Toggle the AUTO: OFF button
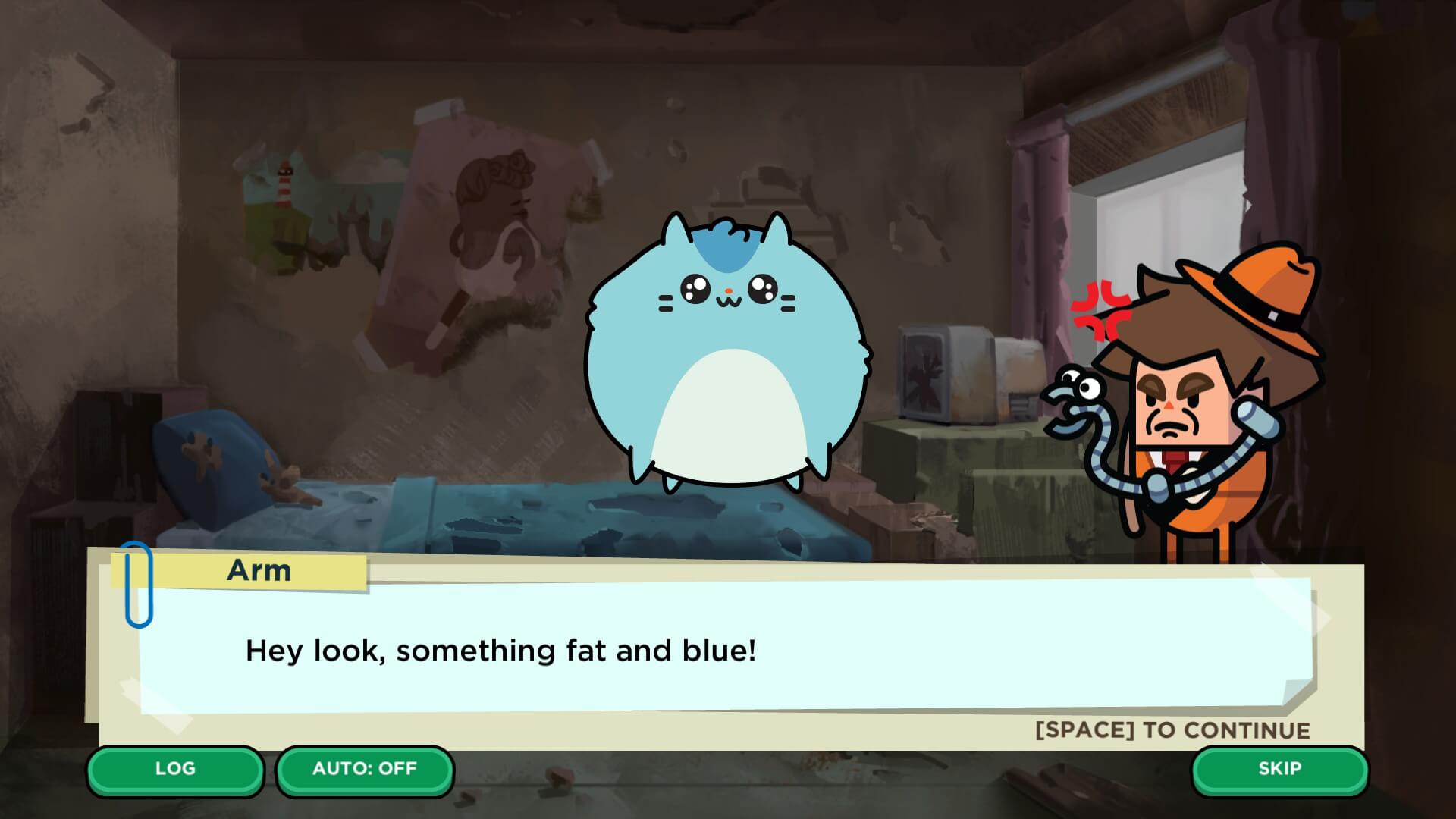The width and height of the screenshot is (1456, 819). [x=365, y=769]
